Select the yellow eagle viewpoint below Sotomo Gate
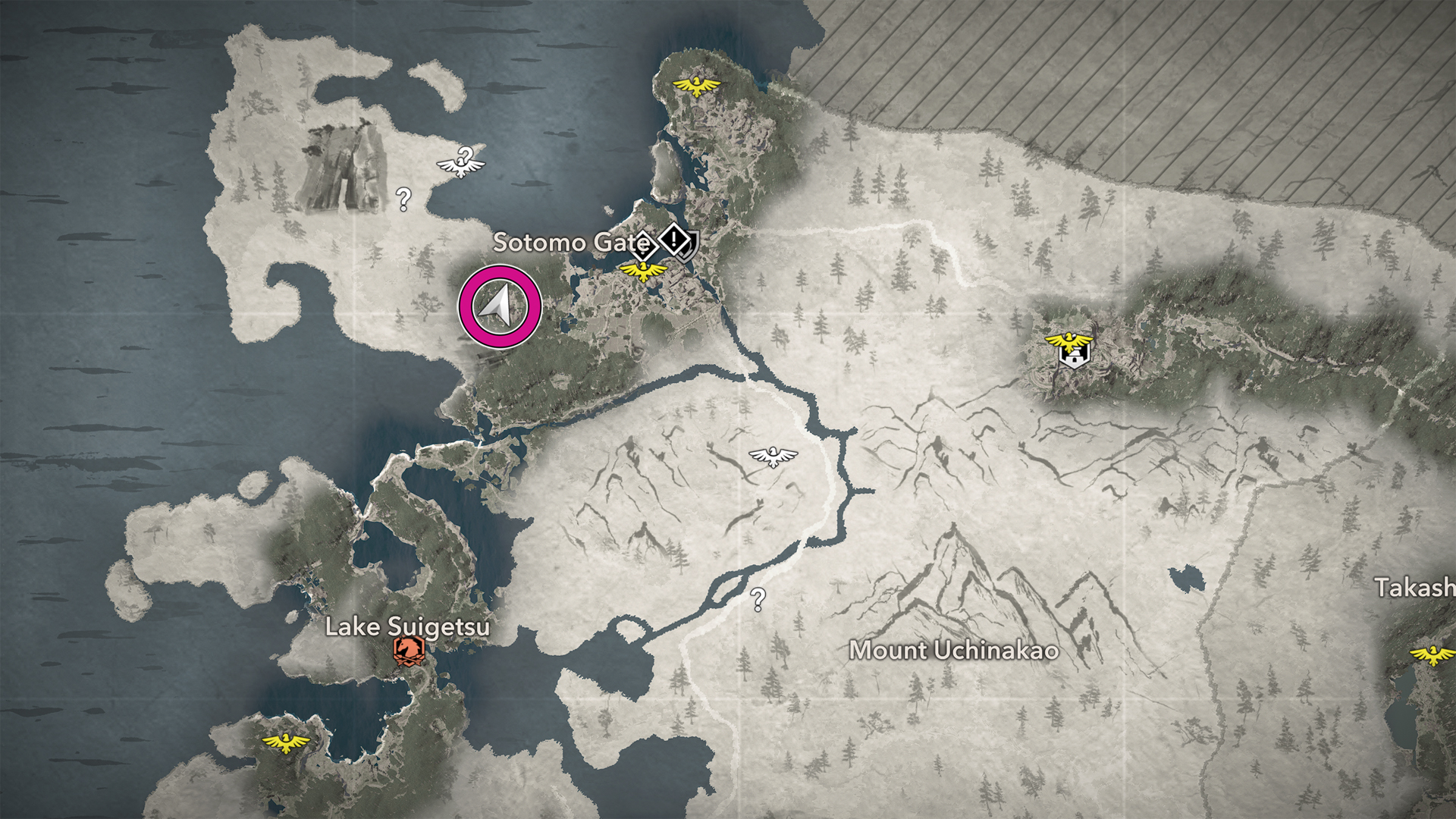Image resolution: width=1456 pixels, height=819 pixels. tap(642, 271)
